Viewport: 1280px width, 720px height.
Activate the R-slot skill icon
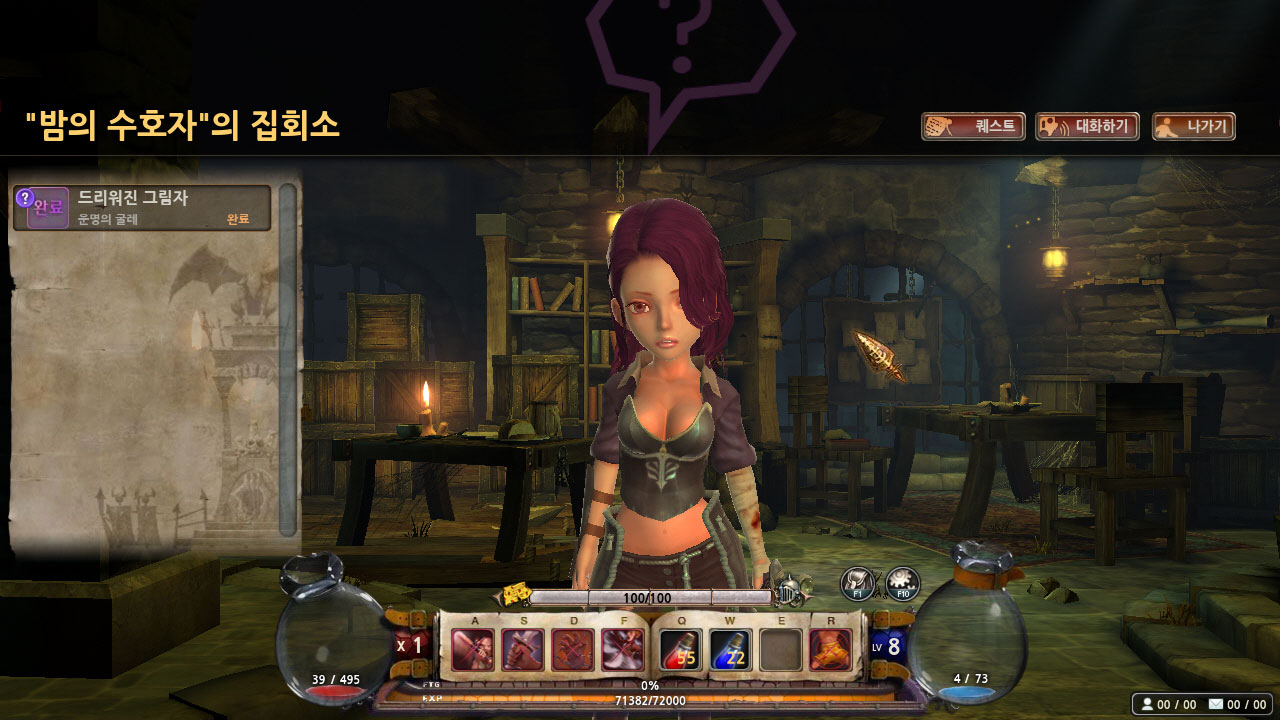(x=830, y=650)
